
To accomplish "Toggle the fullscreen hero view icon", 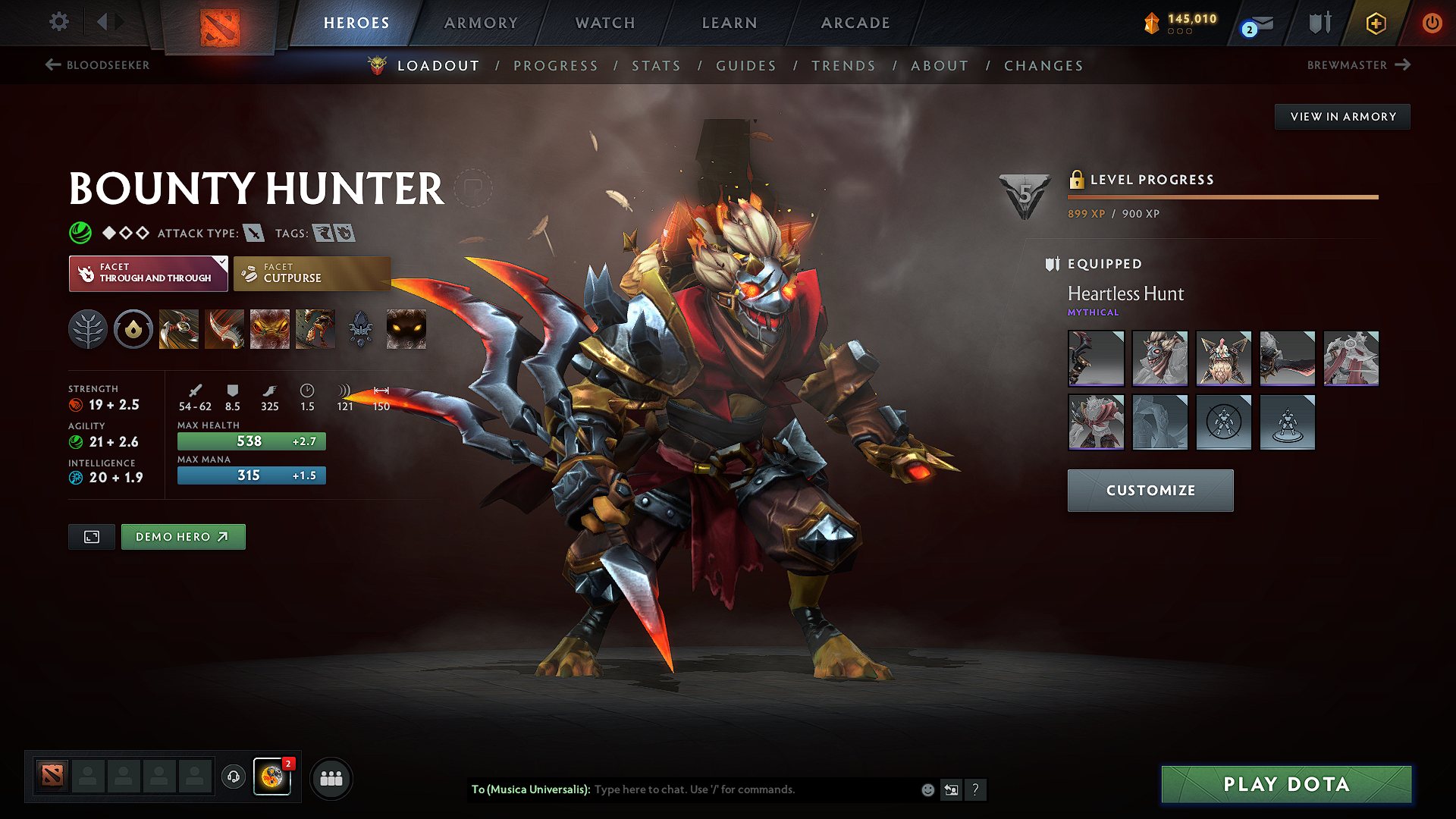I will point(91,536).
